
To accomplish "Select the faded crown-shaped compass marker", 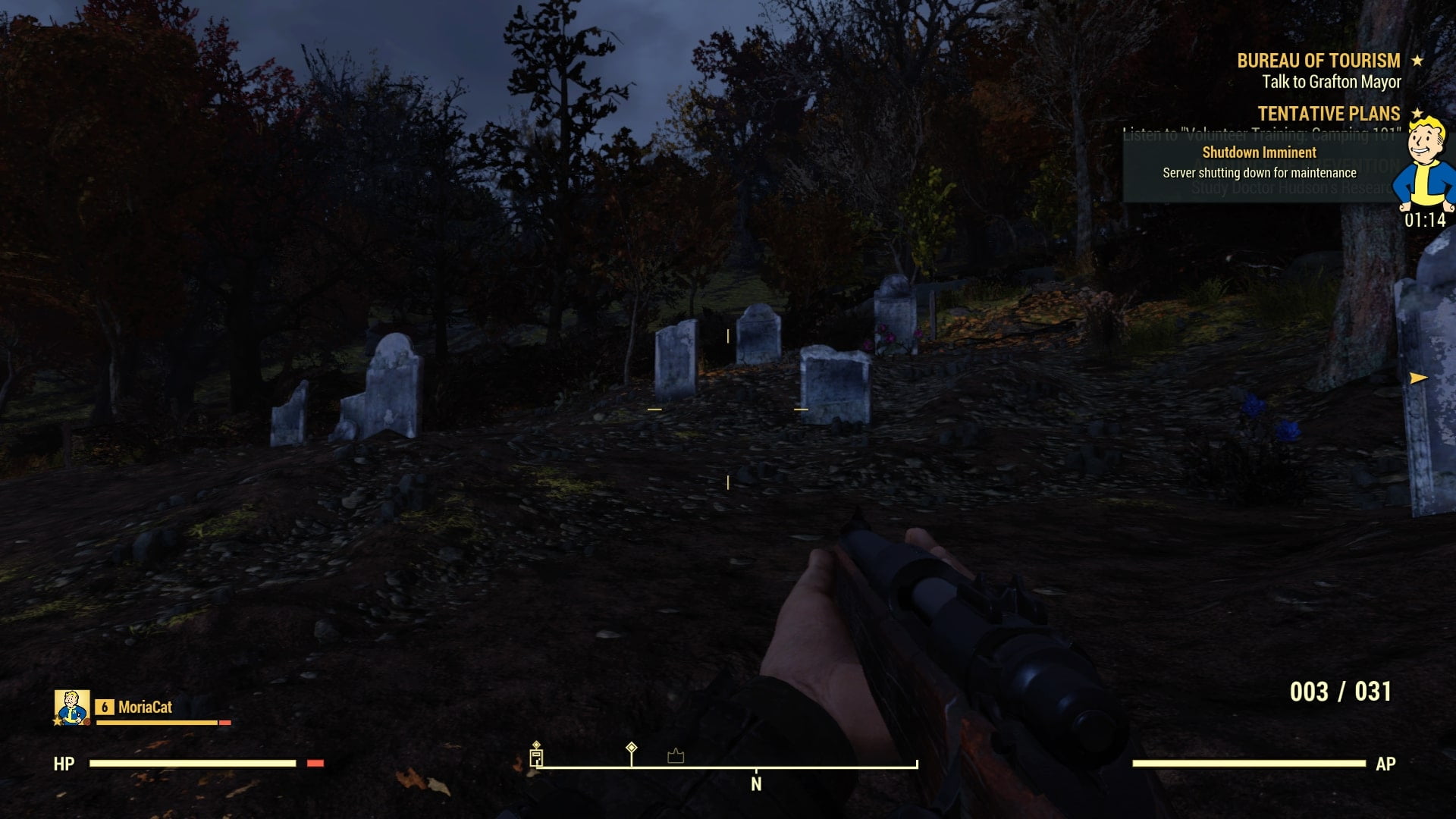I will click(x=676, y=755).
